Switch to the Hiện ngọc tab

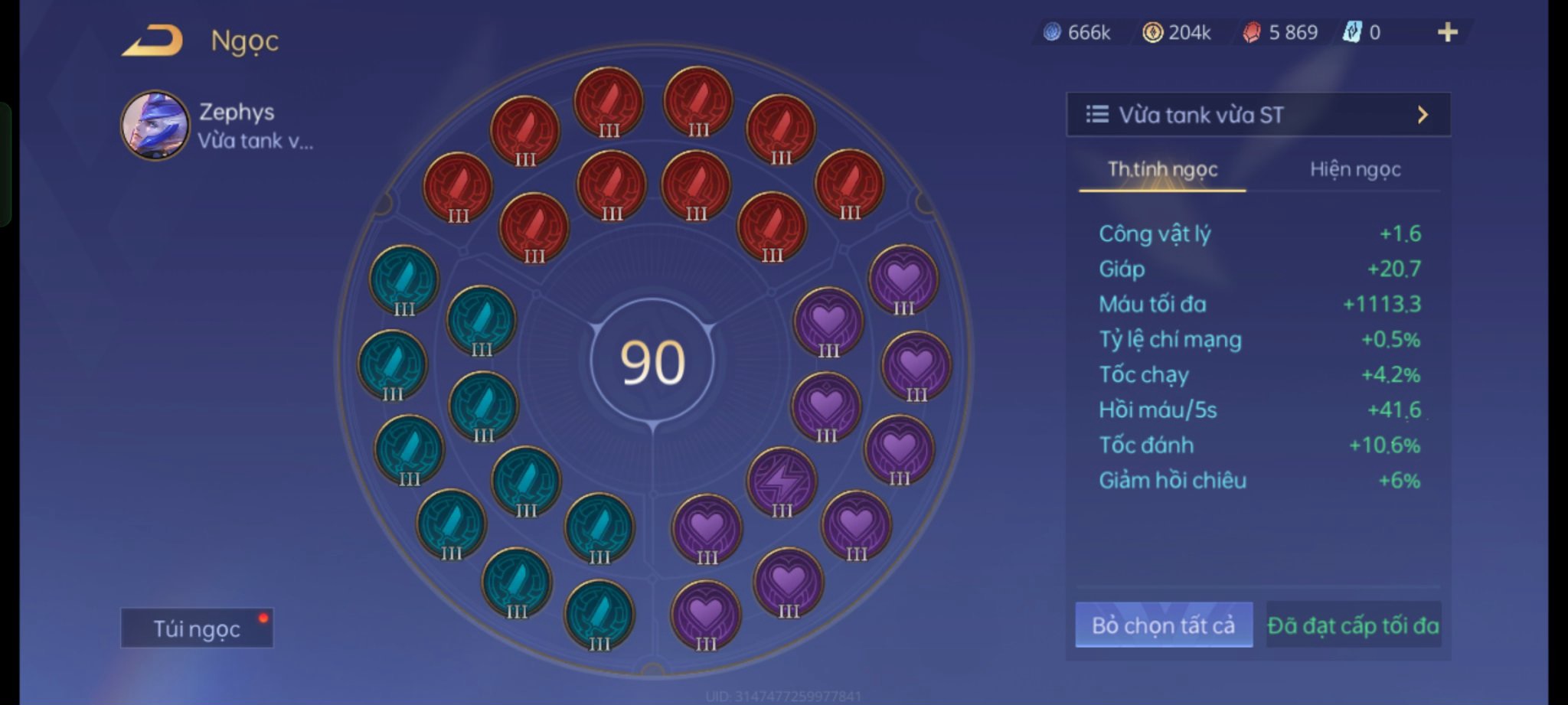(x=1354, y=169)
